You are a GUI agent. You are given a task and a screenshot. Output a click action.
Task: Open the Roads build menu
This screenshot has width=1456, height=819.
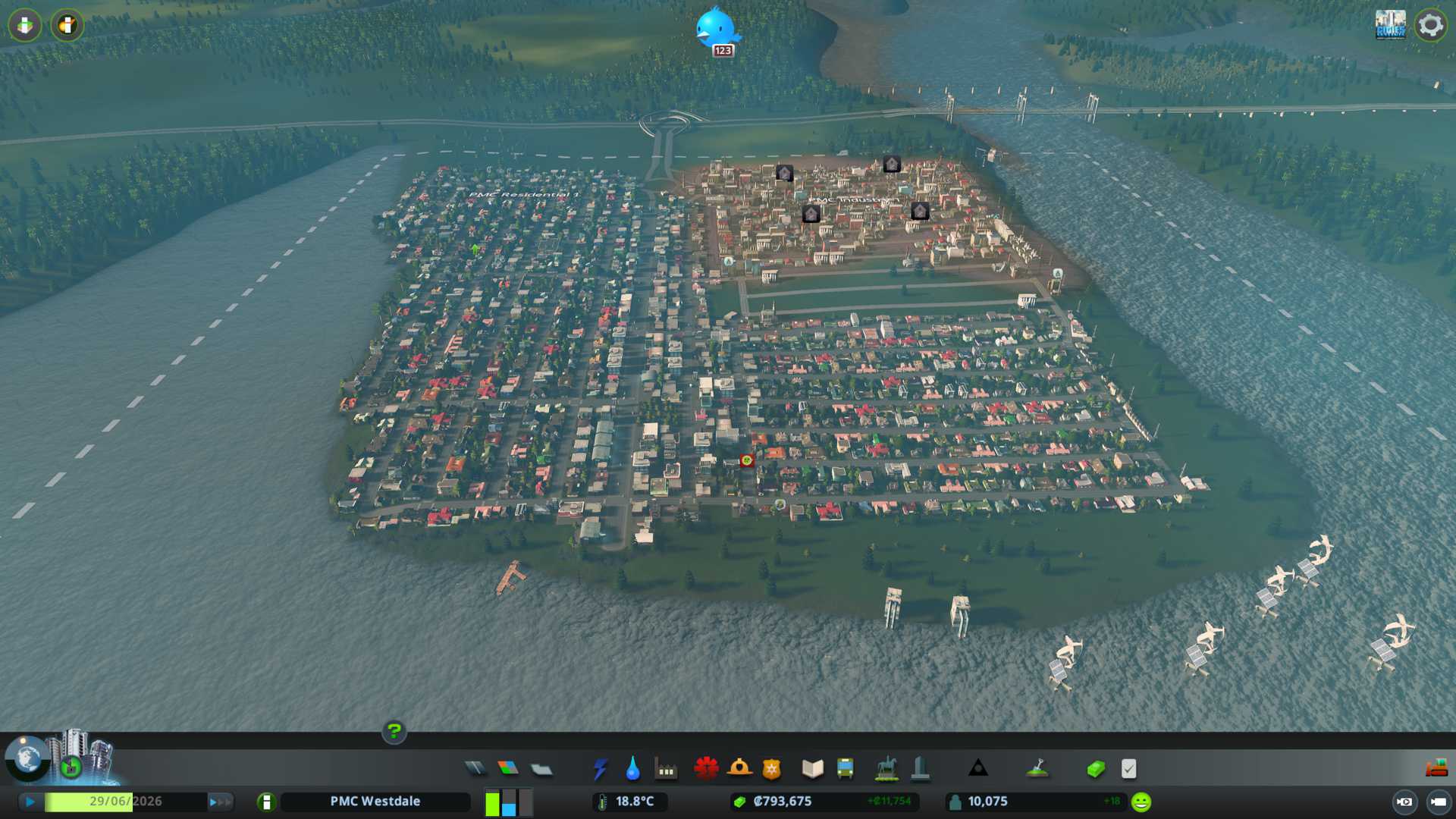coord(475,769)
